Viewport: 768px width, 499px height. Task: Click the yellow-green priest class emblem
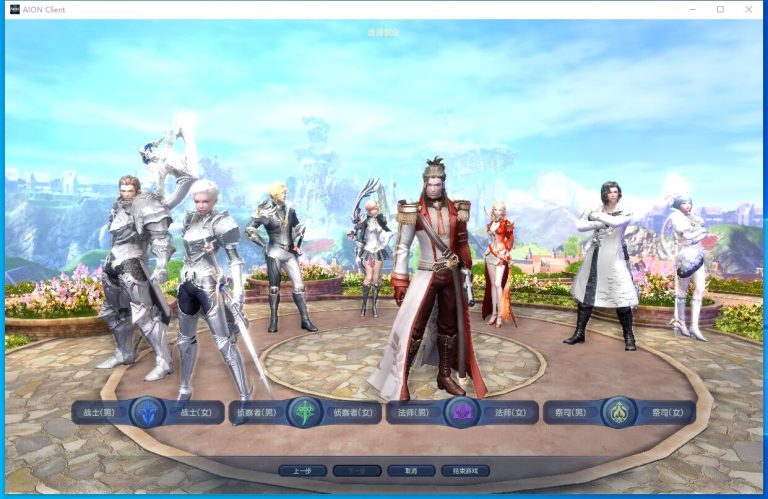click(619, 412)
